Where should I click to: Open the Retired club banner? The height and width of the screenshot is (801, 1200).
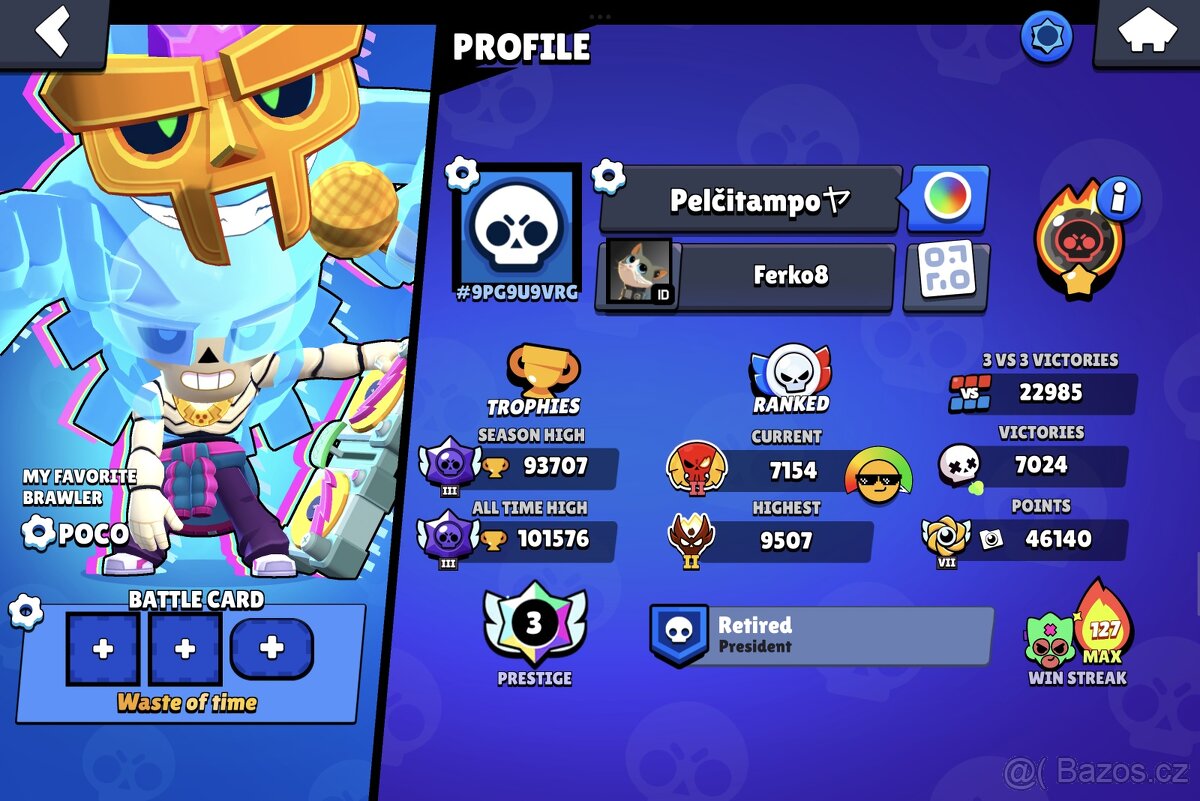point(820,635)
